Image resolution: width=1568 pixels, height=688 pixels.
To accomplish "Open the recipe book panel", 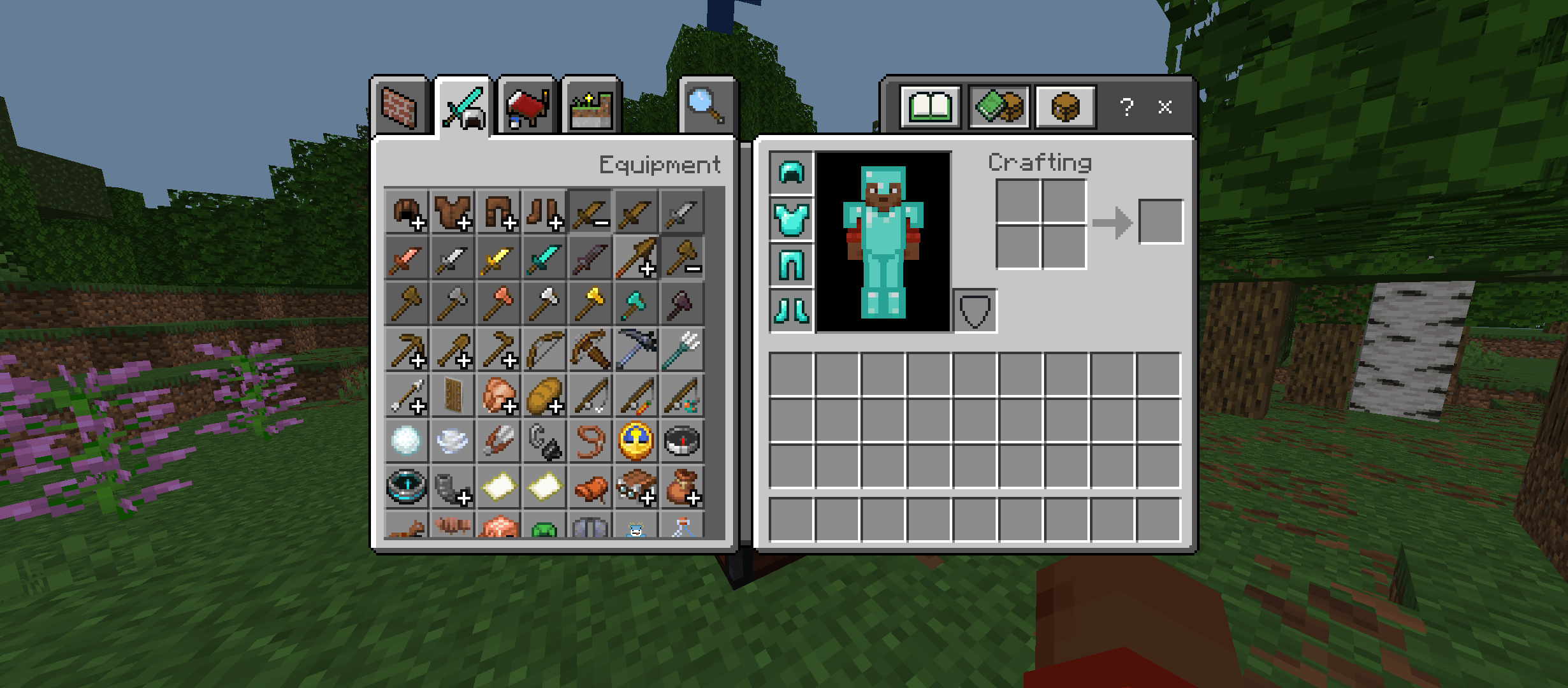I will (x=932, y=107).
